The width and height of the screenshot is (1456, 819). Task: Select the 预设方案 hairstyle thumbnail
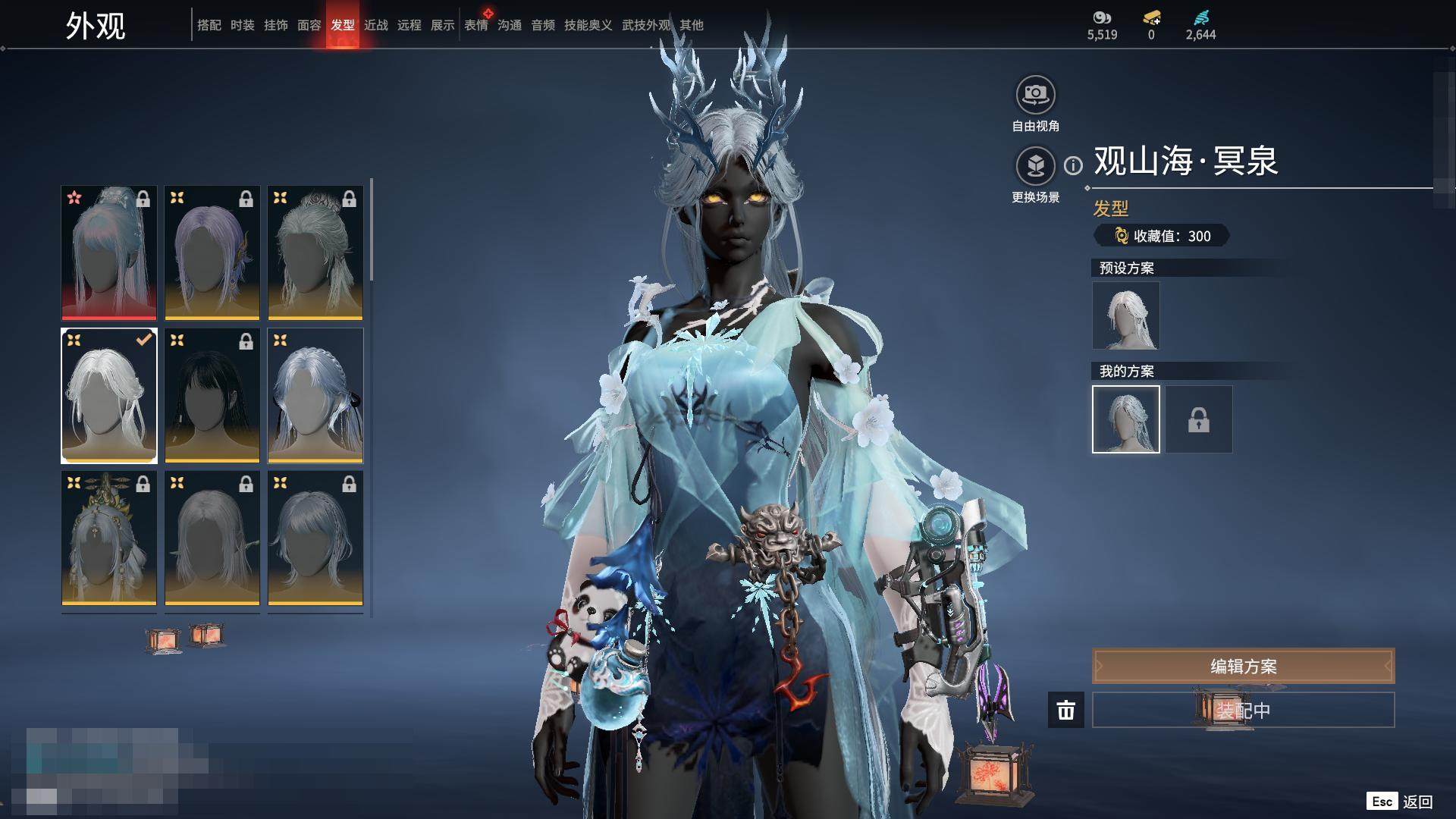(x=1125, y=315)
